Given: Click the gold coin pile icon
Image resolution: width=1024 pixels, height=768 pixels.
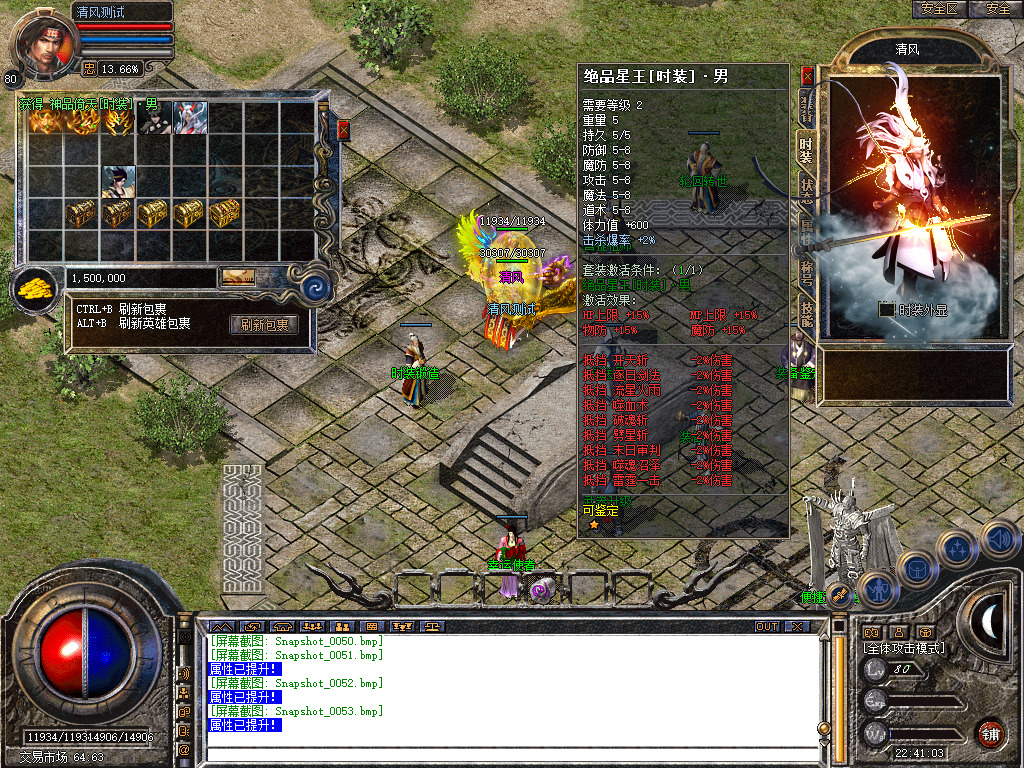Looking at the screenshot, I should tap(37, 289).
